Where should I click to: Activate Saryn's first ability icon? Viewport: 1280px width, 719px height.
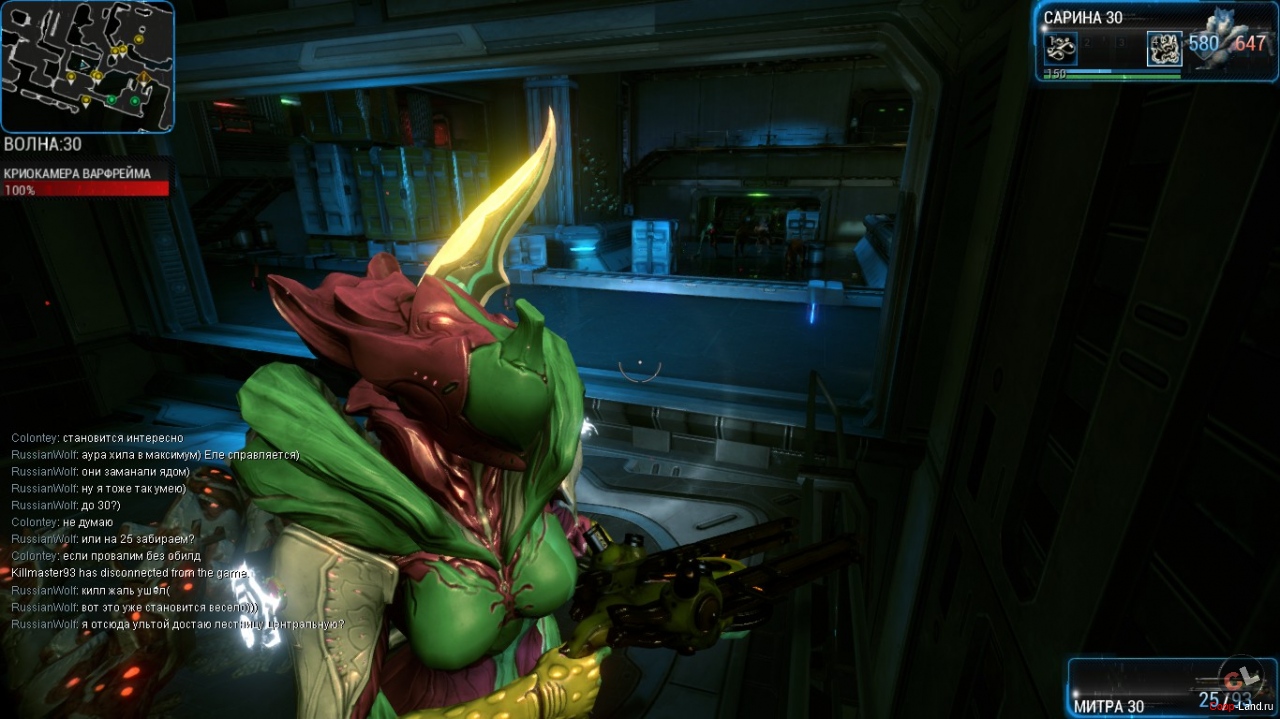tap(1060, 47)
